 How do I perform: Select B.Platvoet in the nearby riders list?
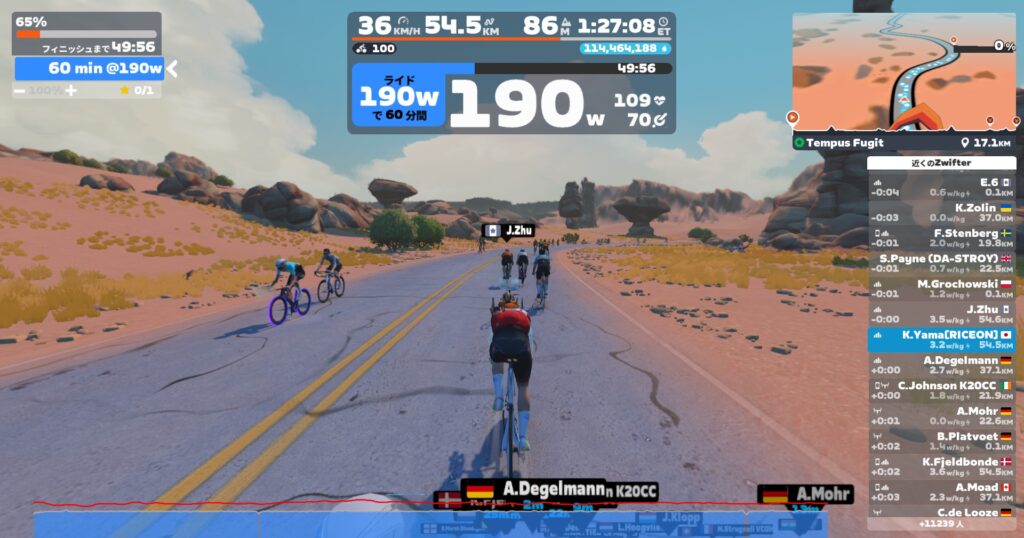click(x=941, y=441)
